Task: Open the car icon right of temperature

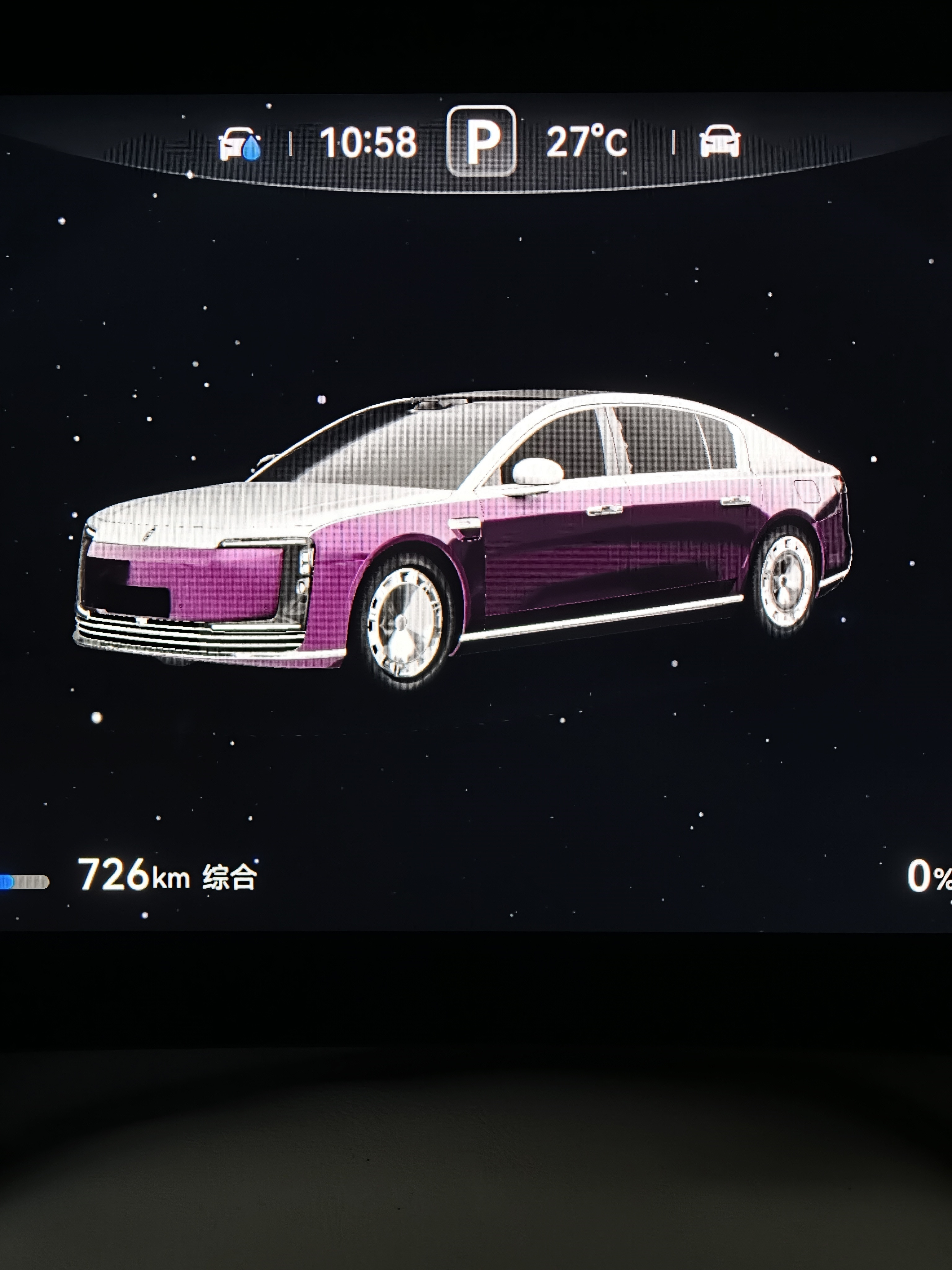Action: (720, 141)
